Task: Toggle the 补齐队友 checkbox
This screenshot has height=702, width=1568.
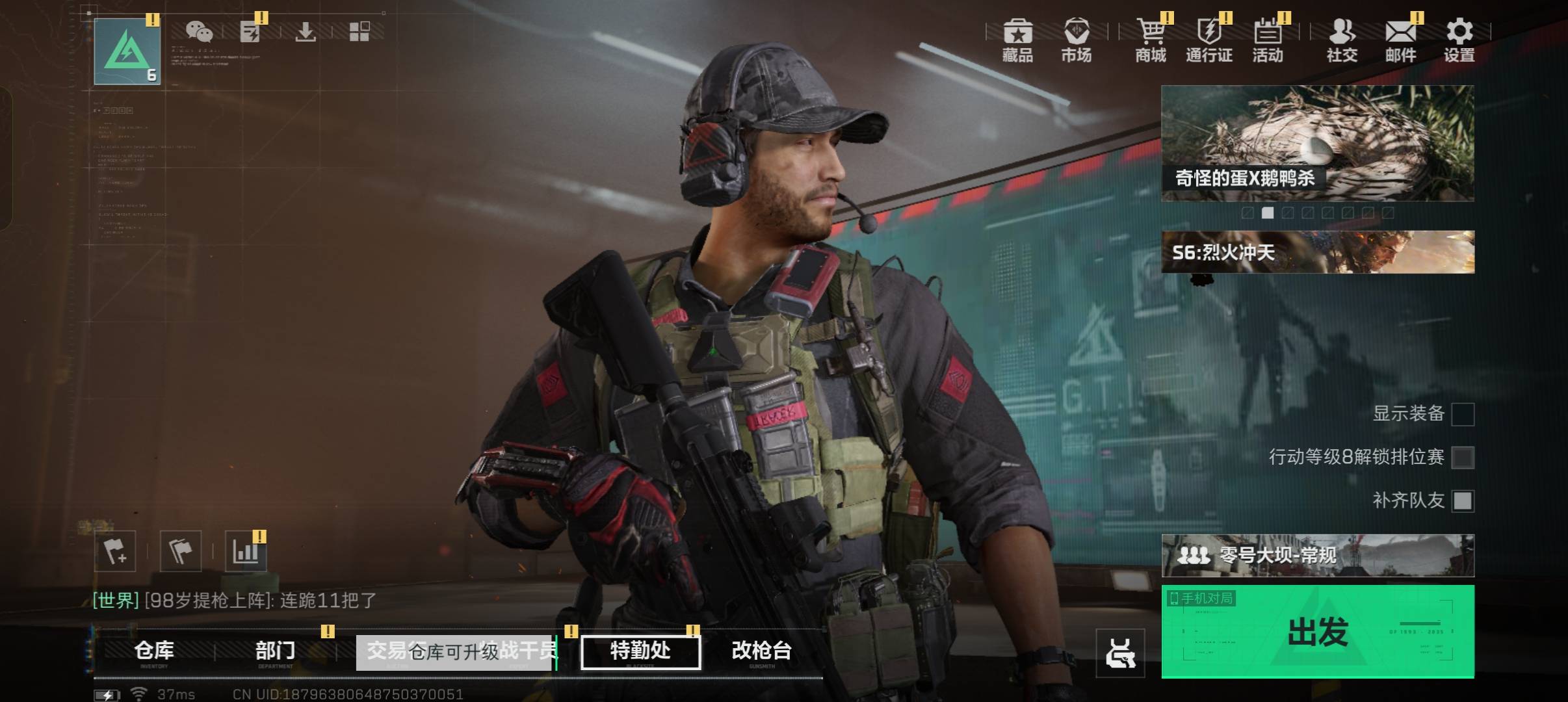Action: [1463, 500]
